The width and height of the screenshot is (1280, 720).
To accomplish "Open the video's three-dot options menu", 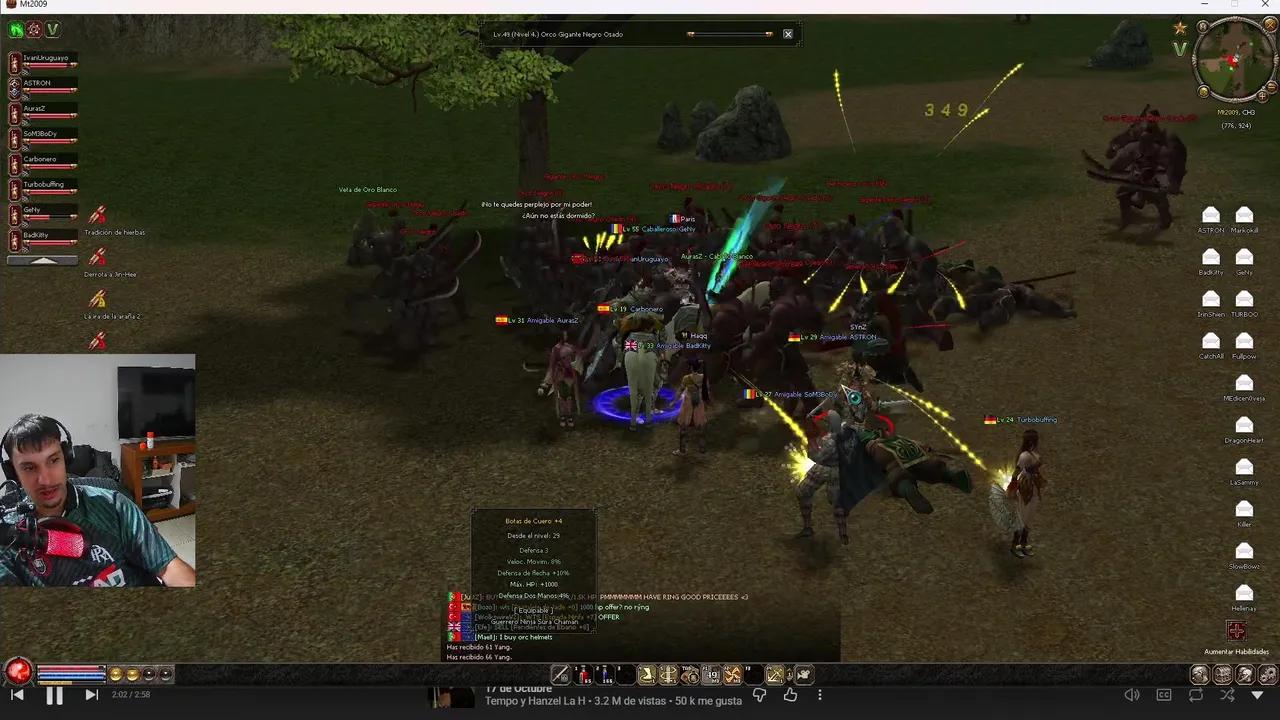I will click(820, 695).
